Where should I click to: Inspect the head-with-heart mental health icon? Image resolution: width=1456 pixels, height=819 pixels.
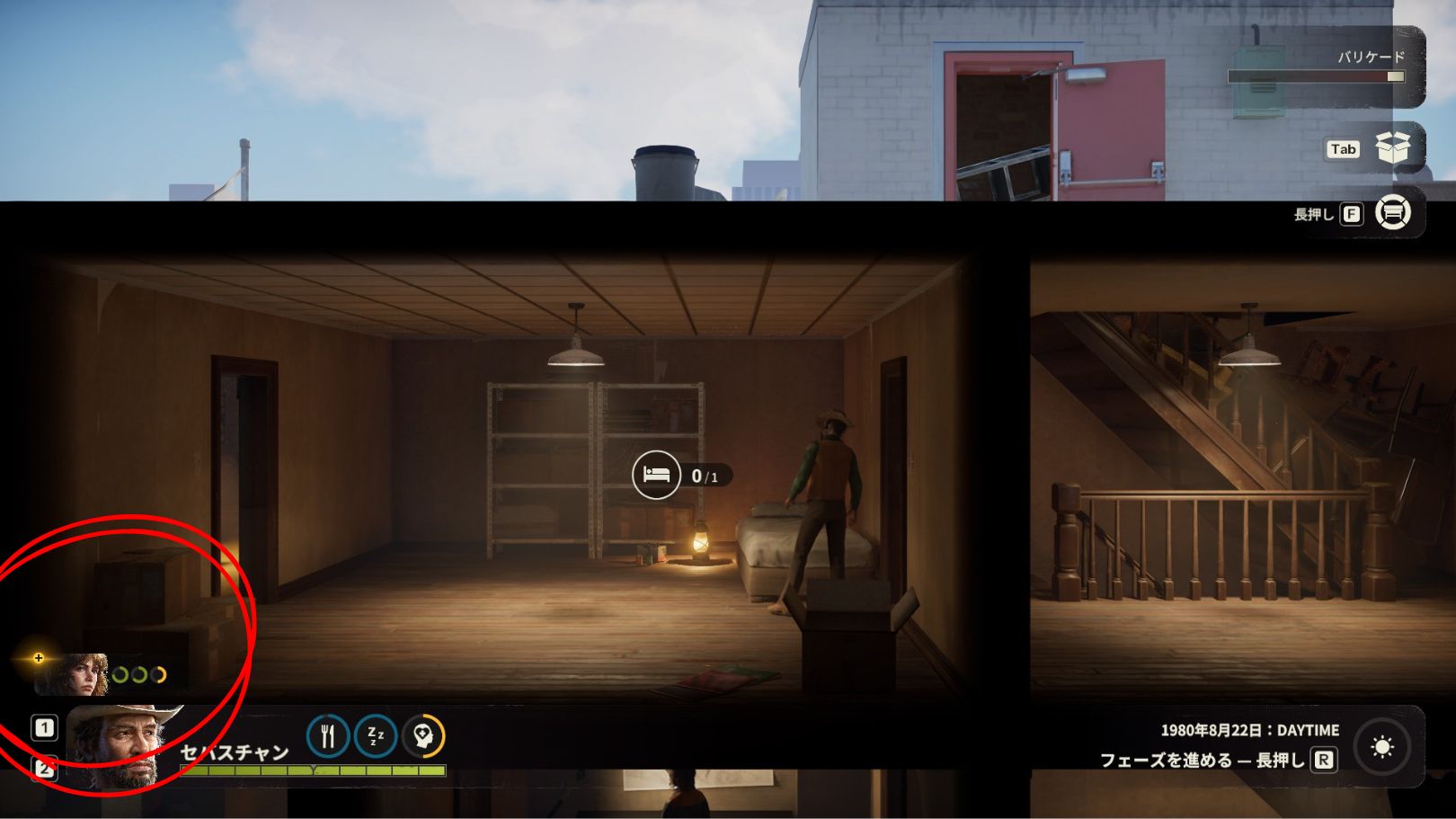coord(423,736)
